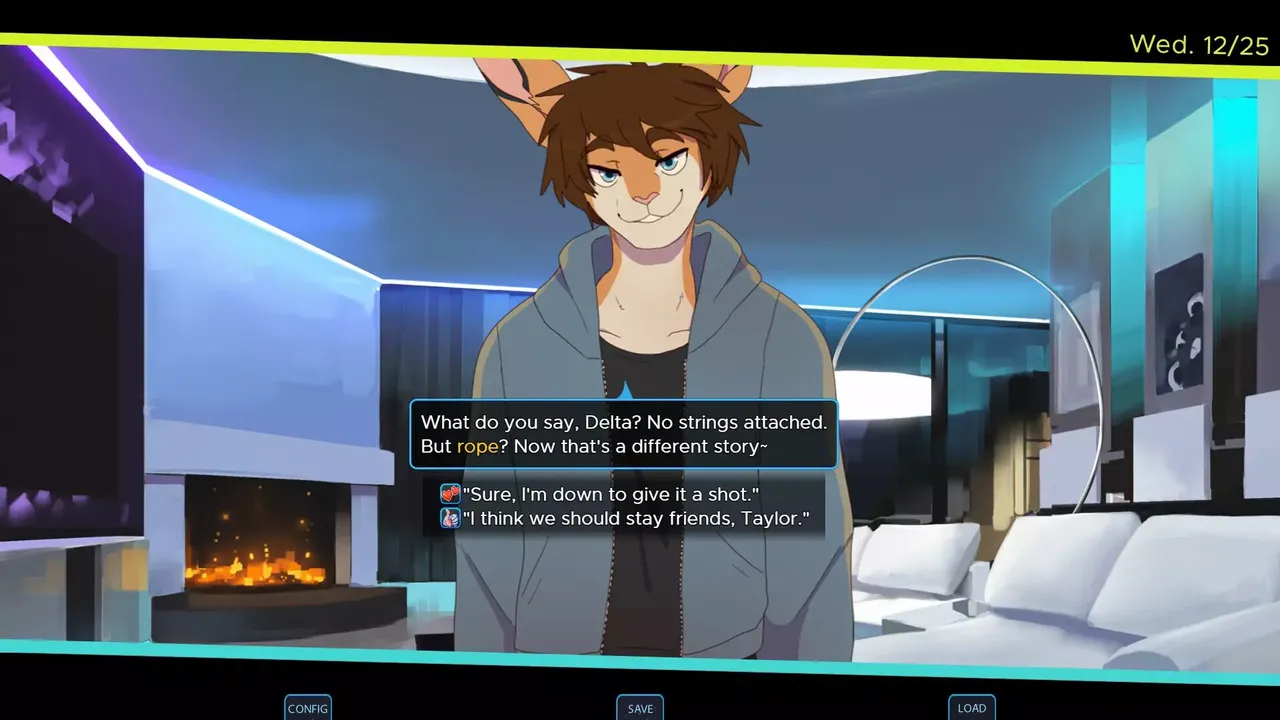1280x720 pixels.
Task: Open the Load menu
Action: (x=972, y=708)
